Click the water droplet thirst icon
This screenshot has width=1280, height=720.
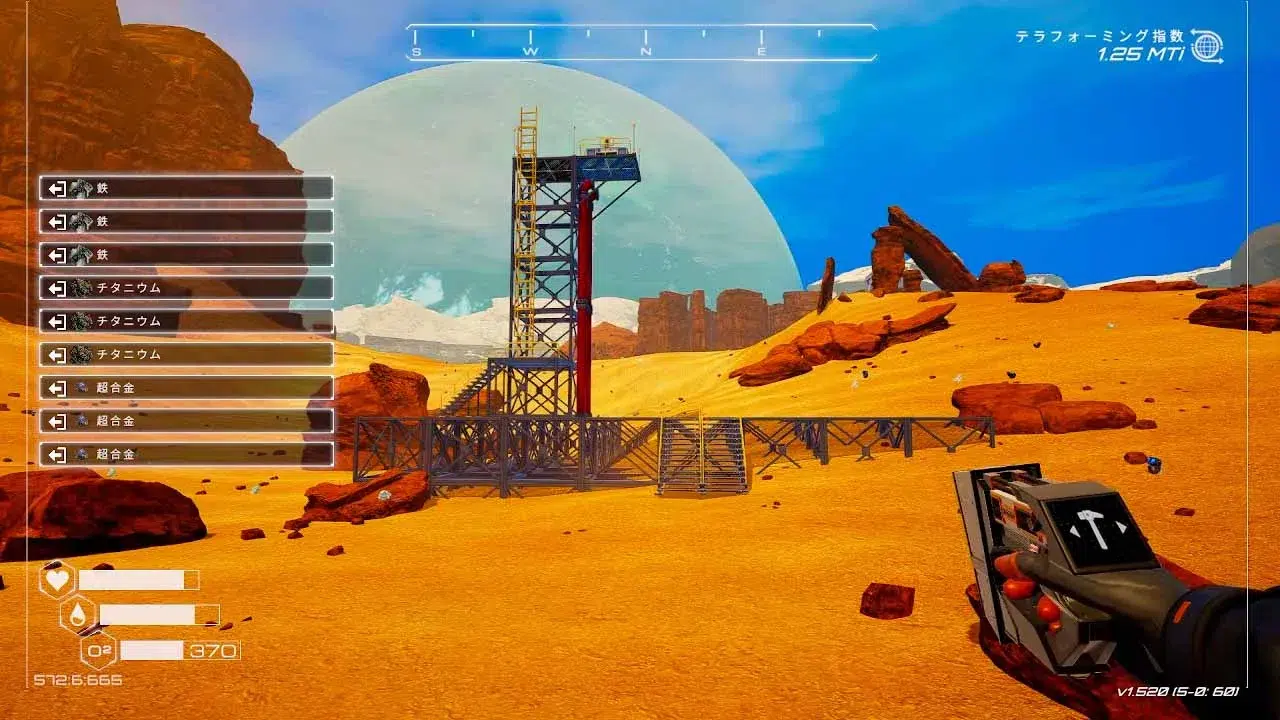[x=78, y=614]
